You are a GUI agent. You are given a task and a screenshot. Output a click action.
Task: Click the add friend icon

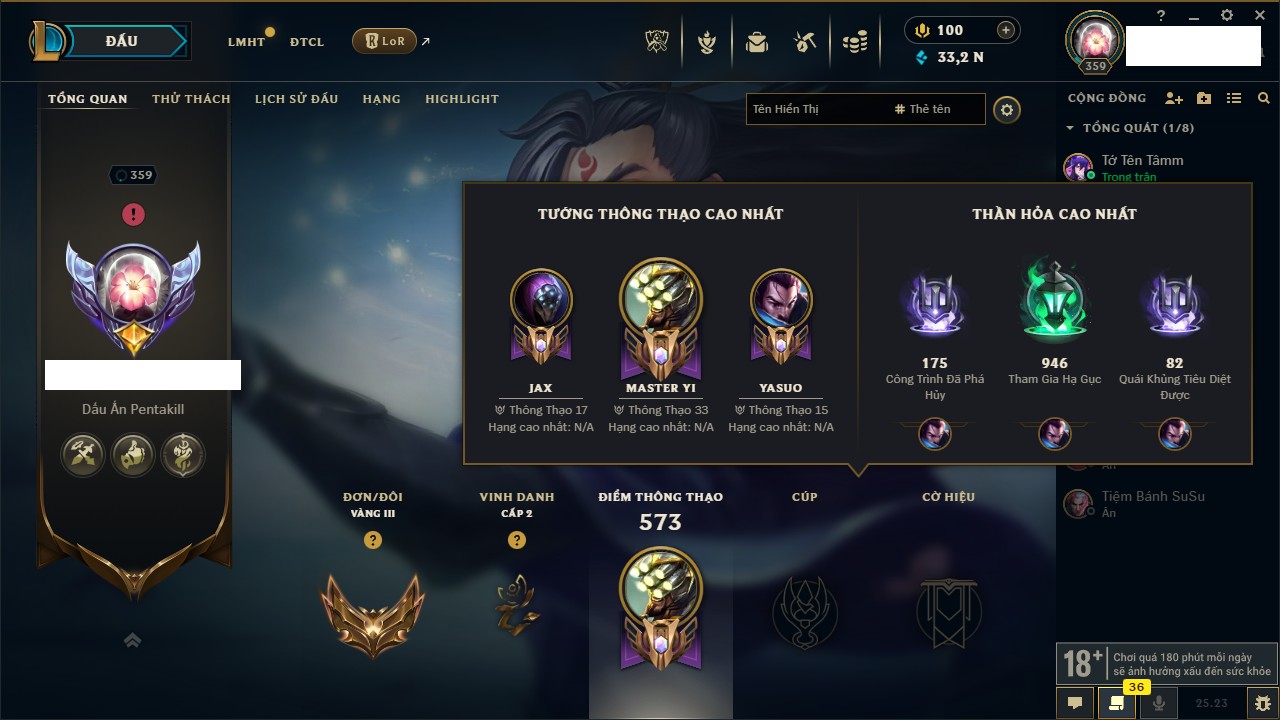[1174, 98]
